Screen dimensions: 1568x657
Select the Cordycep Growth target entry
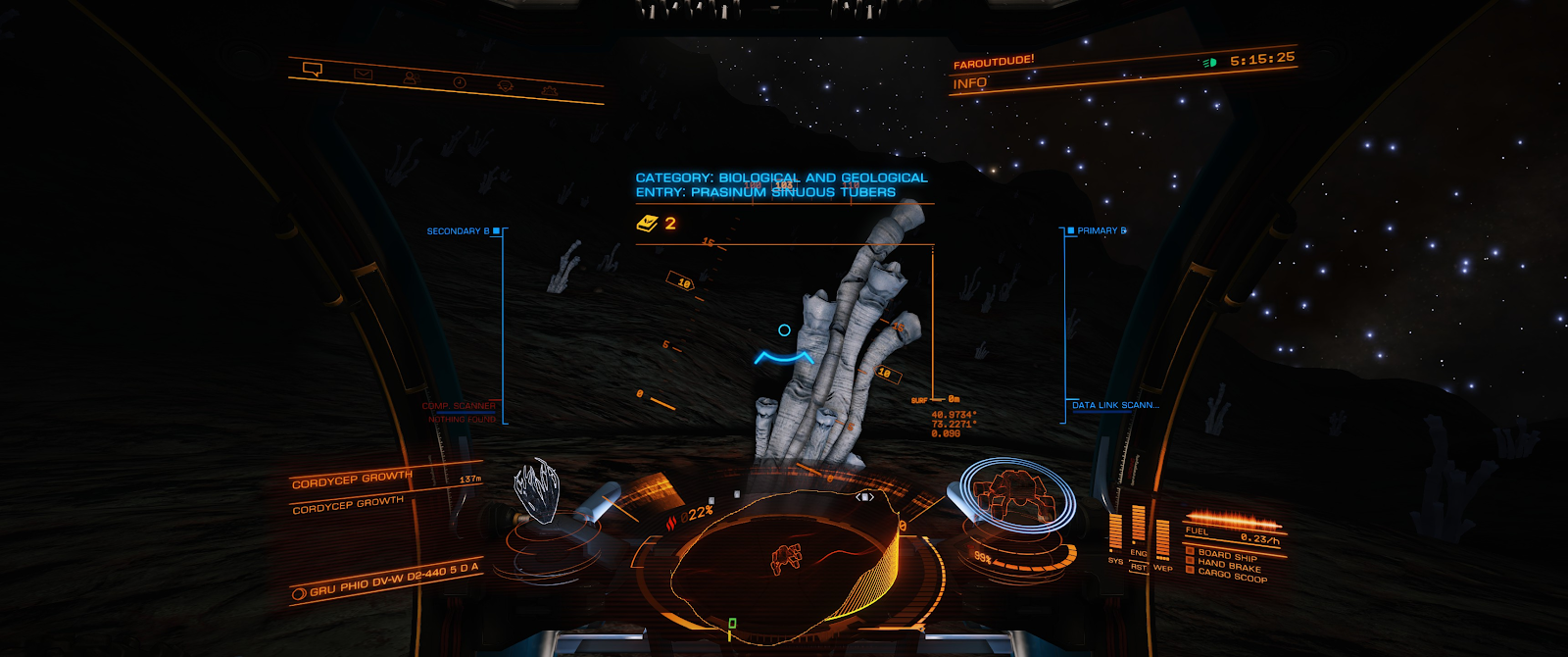tap(352, 479)
